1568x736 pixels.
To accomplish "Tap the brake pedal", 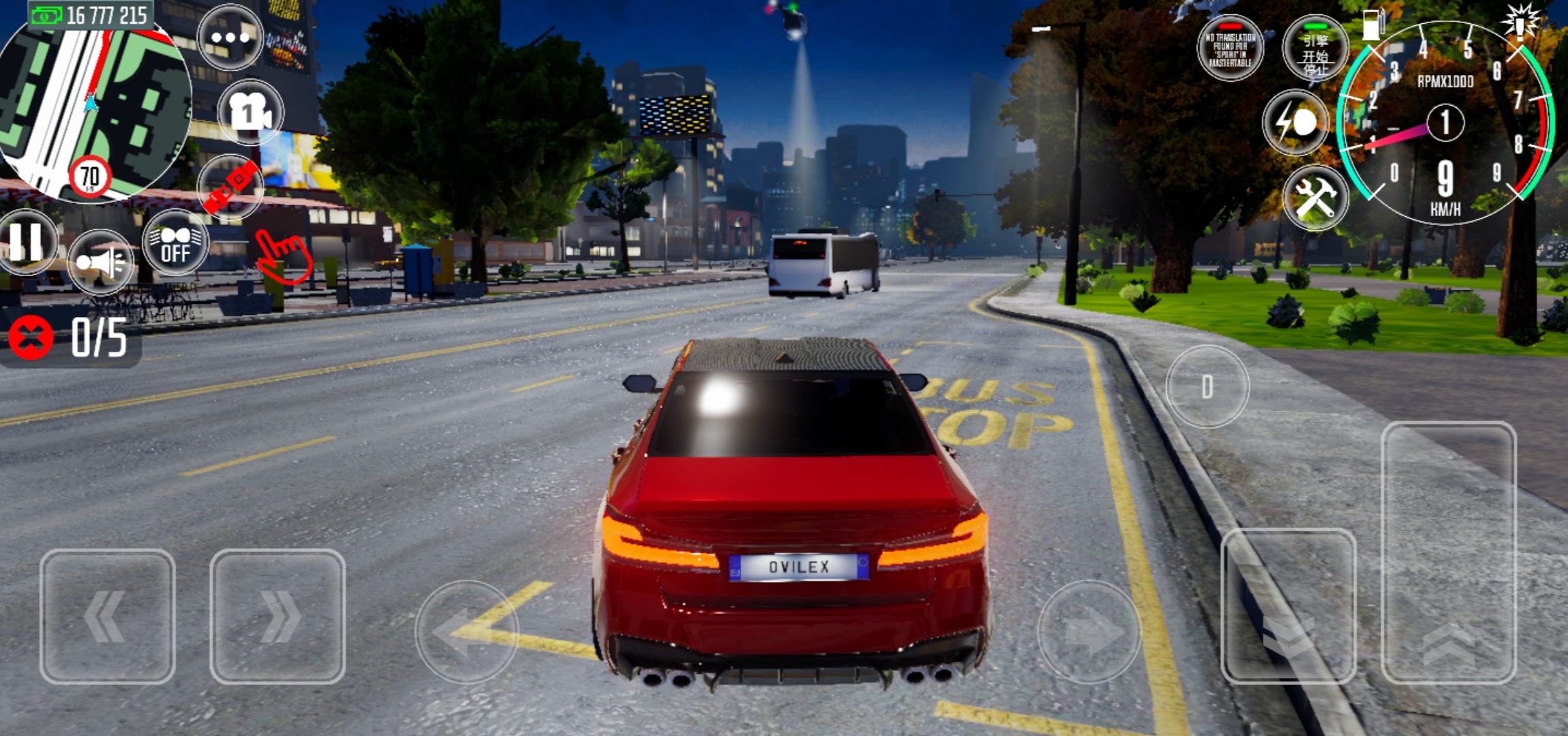I will tap(1288, 605).
